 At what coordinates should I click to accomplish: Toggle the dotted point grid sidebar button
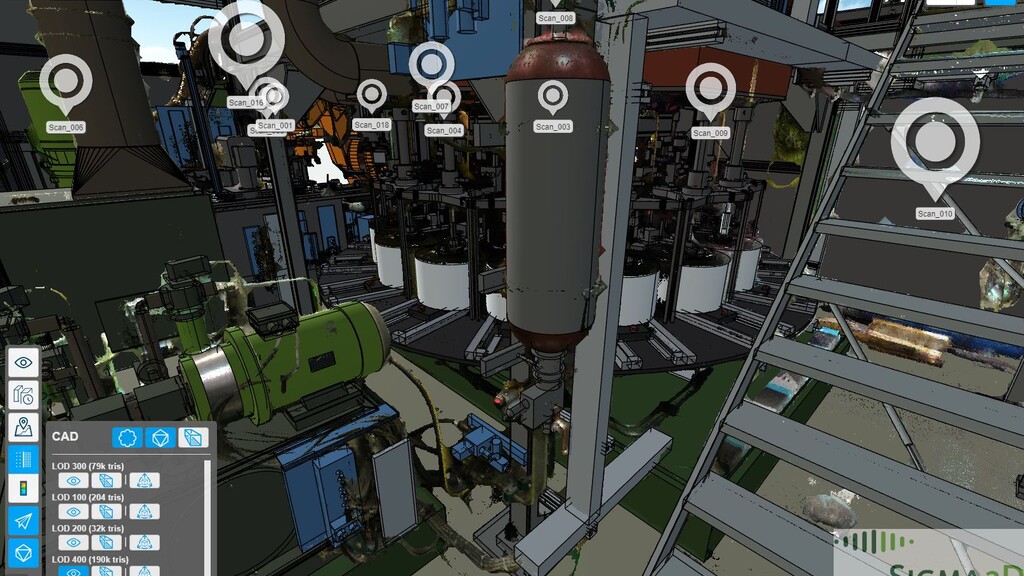point(24,458)
